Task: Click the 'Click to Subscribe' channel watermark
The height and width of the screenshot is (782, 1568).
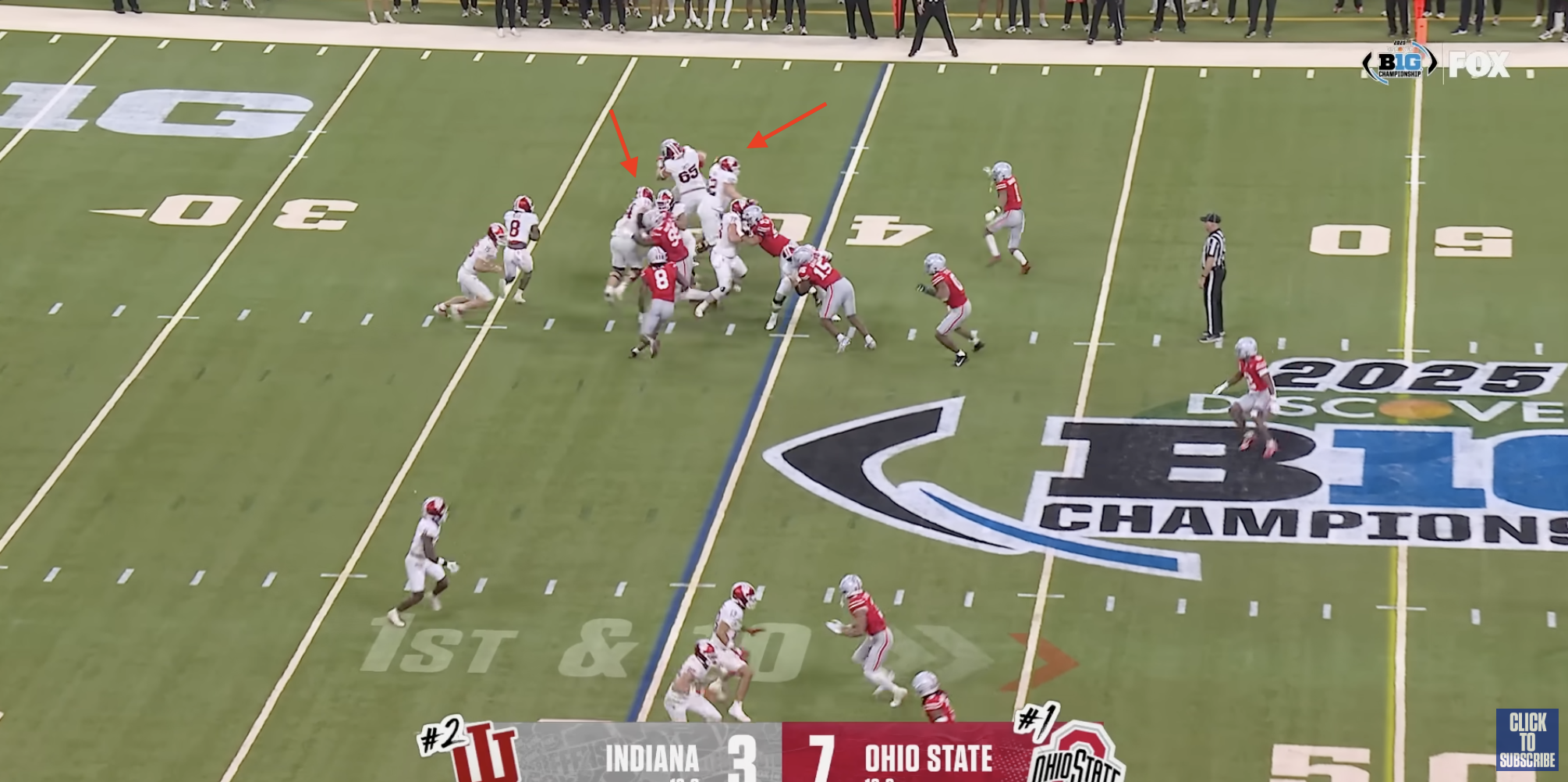Action: coord(1527,740)
